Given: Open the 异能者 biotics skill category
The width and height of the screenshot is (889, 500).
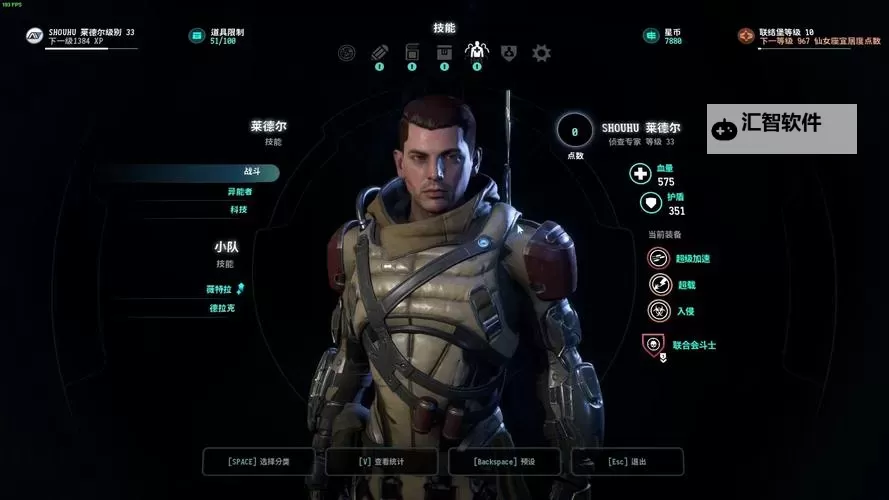Looking at the screenshot, I should click(x=238, y=191).
